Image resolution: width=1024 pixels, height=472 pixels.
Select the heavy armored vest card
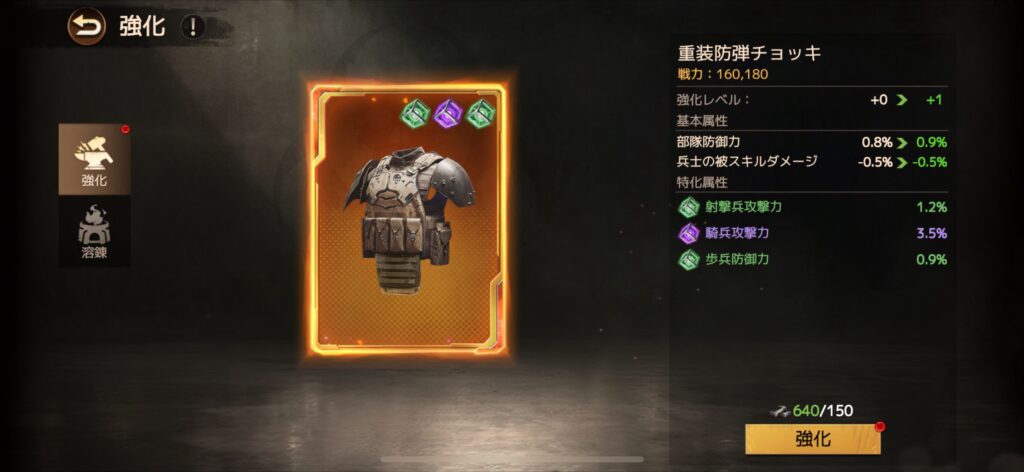point(407,220)
